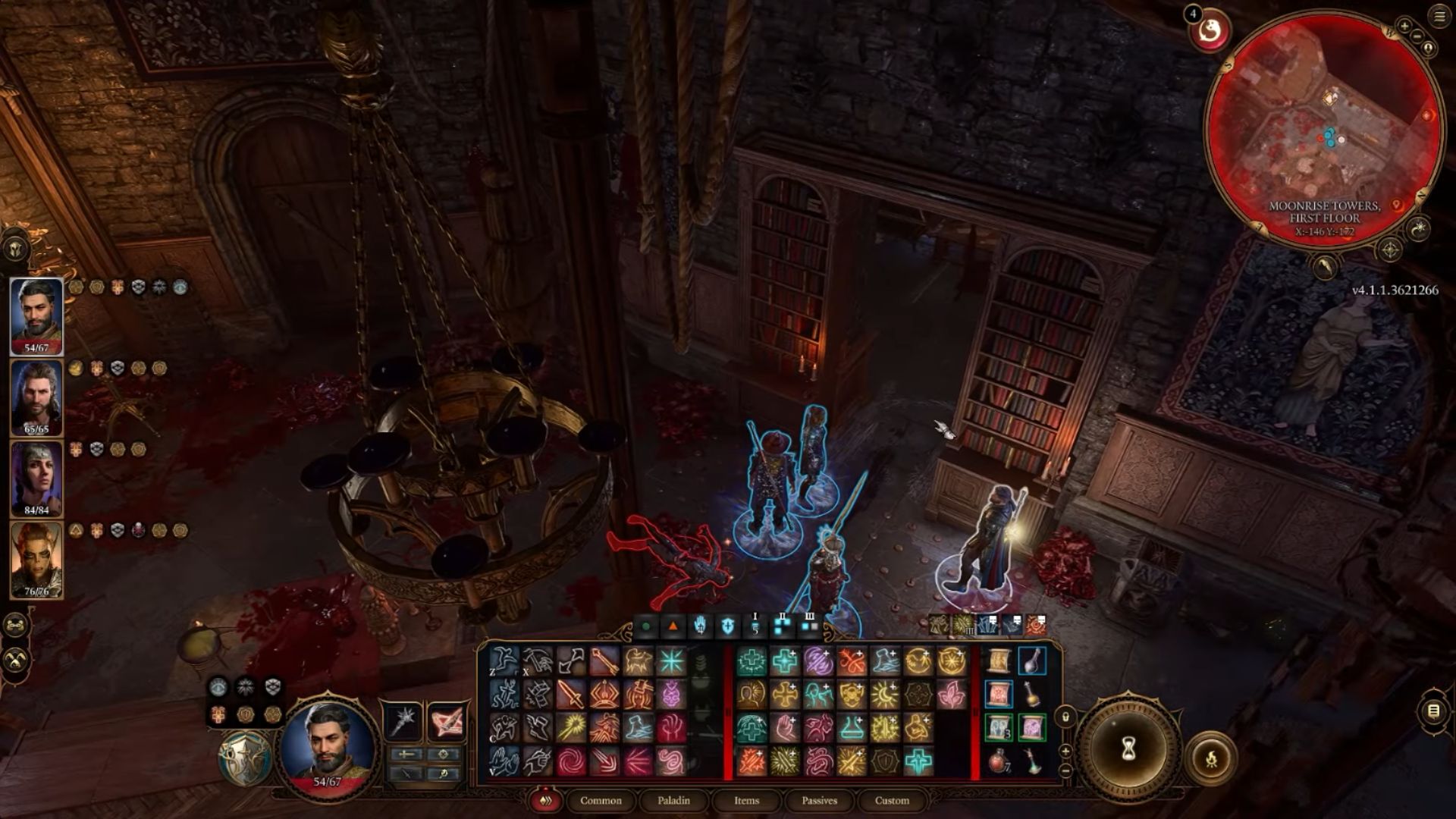Screen dimensions: 1456x819
Task: Click the End Turn hourglass button
Action: (1128, 748)
